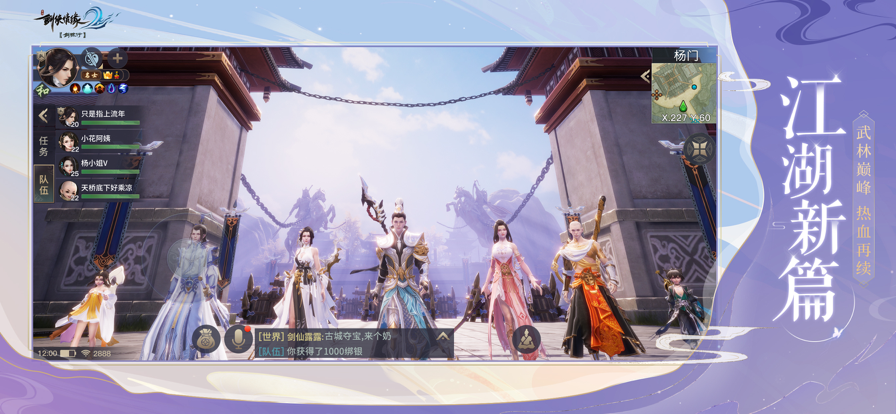Collapse the team panel with left arrow
Image resolution: width=896 pixels, height=414 pixels.
click(43, 116)
